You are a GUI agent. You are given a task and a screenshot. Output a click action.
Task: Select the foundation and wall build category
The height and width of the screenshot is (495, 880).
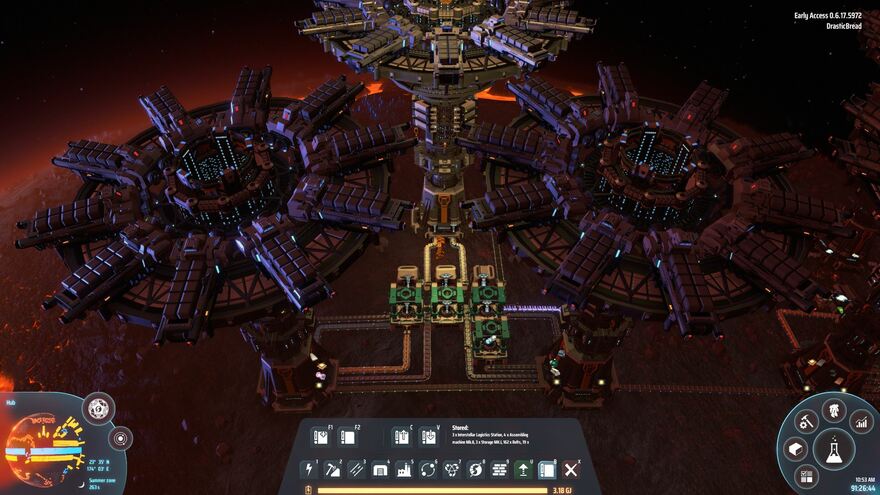[x=500, y=469]
